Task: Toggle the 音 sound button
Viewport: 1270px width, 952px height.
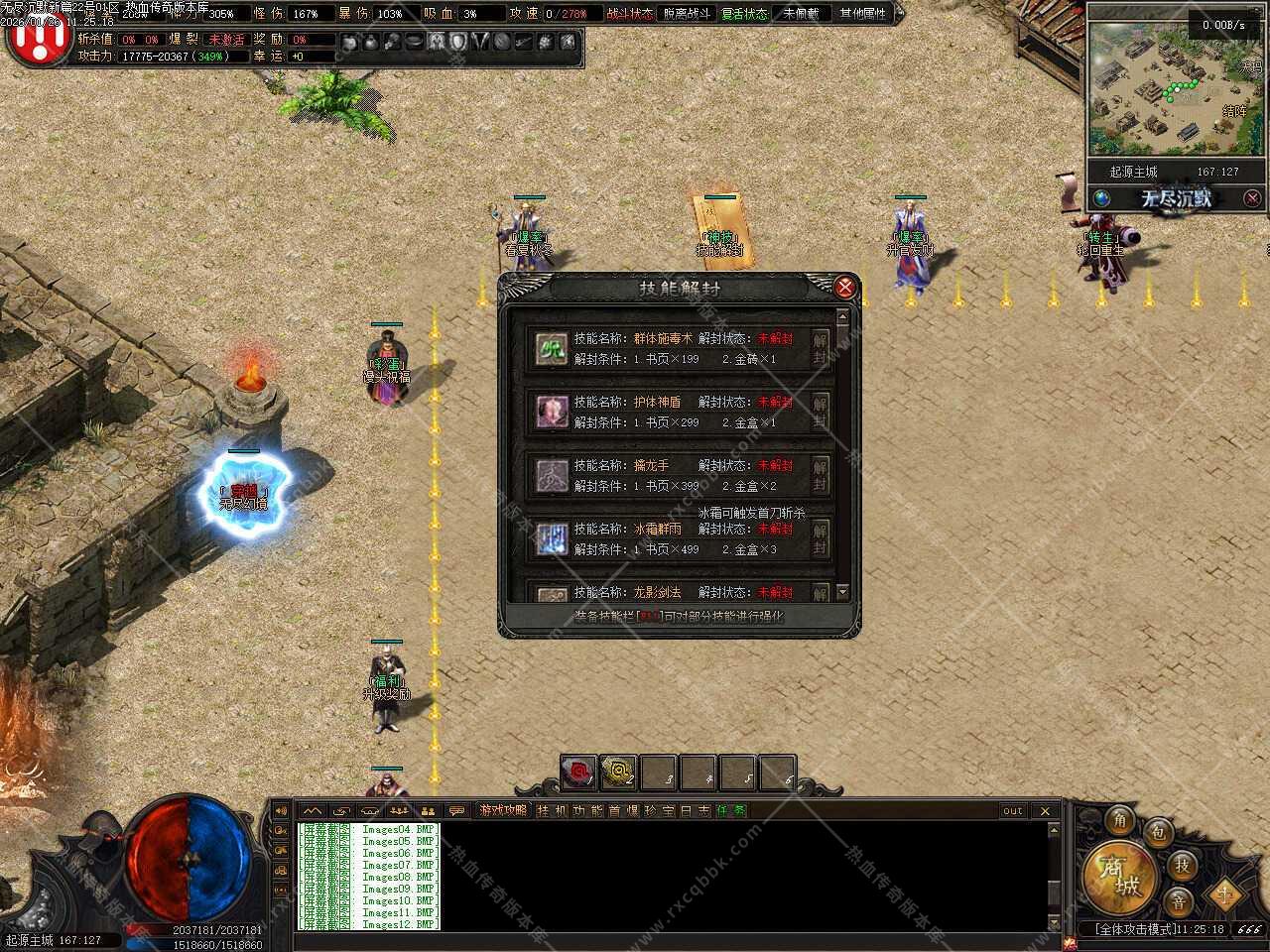Action: [1178, 901]
